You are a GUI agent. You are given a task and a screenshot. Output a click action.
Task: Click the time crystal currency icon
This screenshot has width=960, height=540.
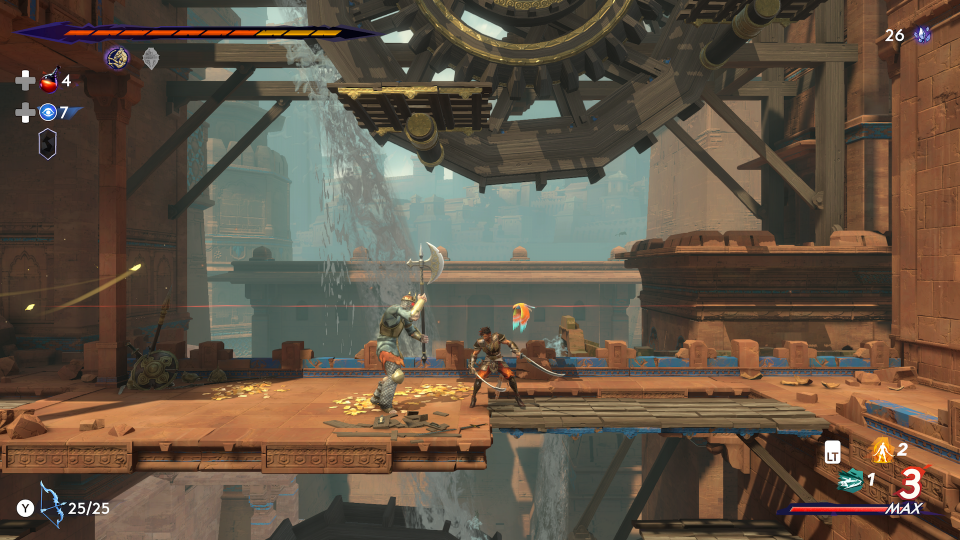click(922, 35)
